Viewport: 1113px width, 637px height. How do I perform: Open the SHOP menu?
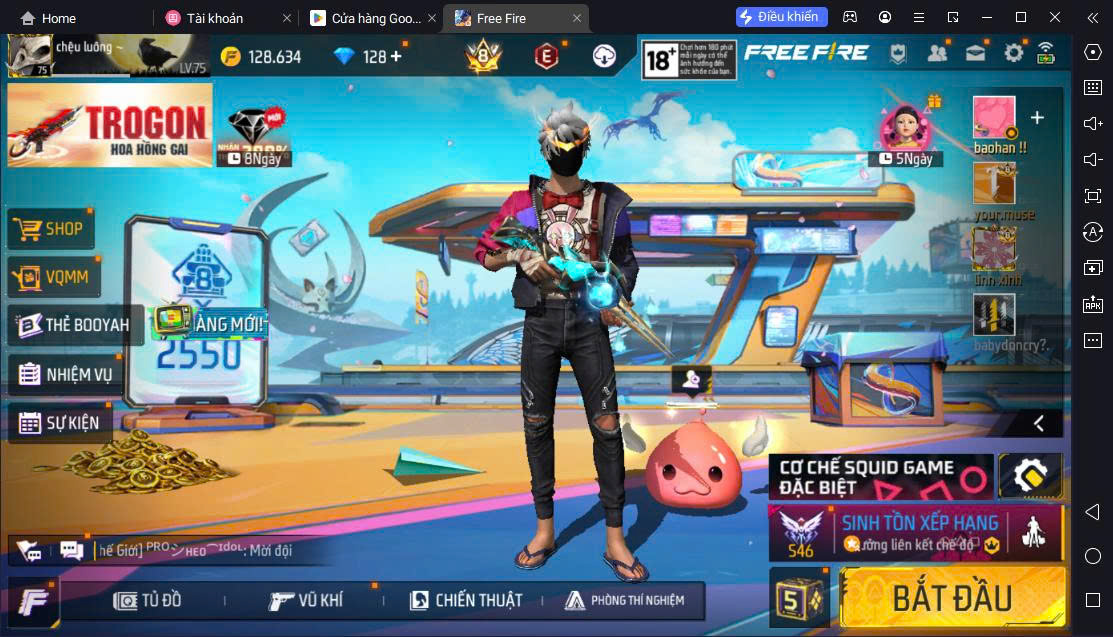pyautogui.click(x=51, y=229)
